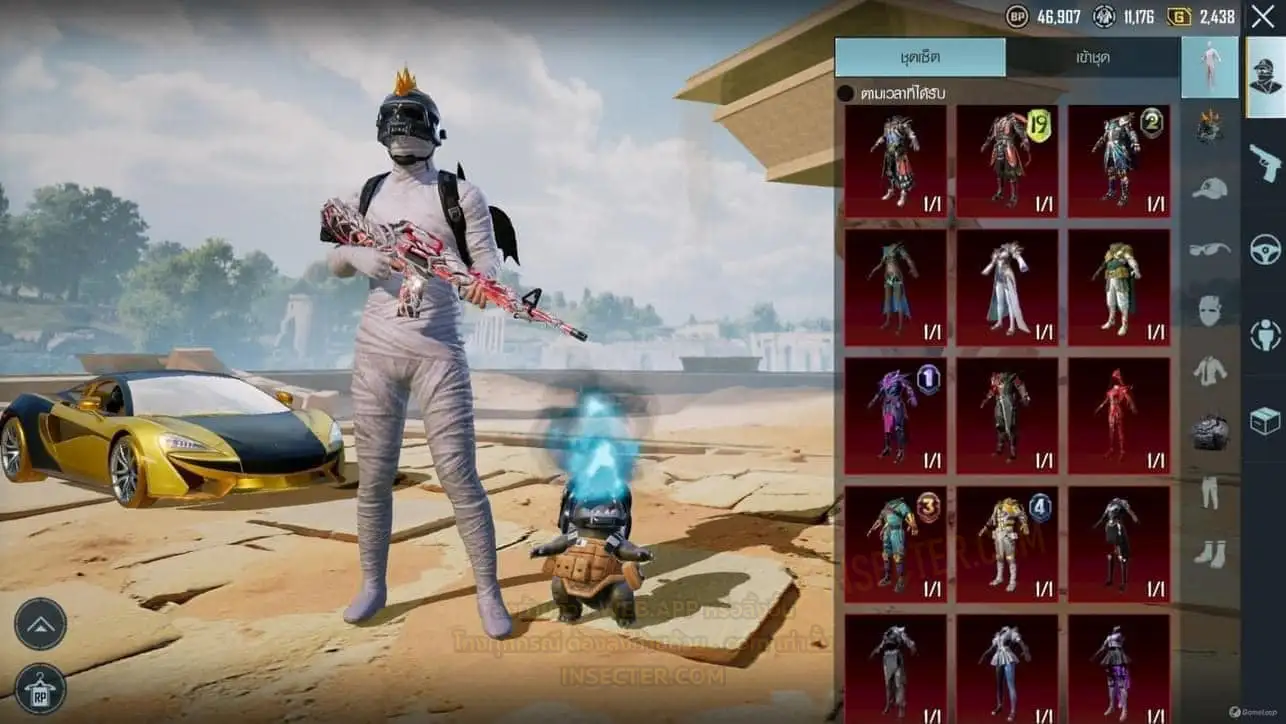Choose the teal outfit with badge 3

pyautogui.click(x=895, y=544)
